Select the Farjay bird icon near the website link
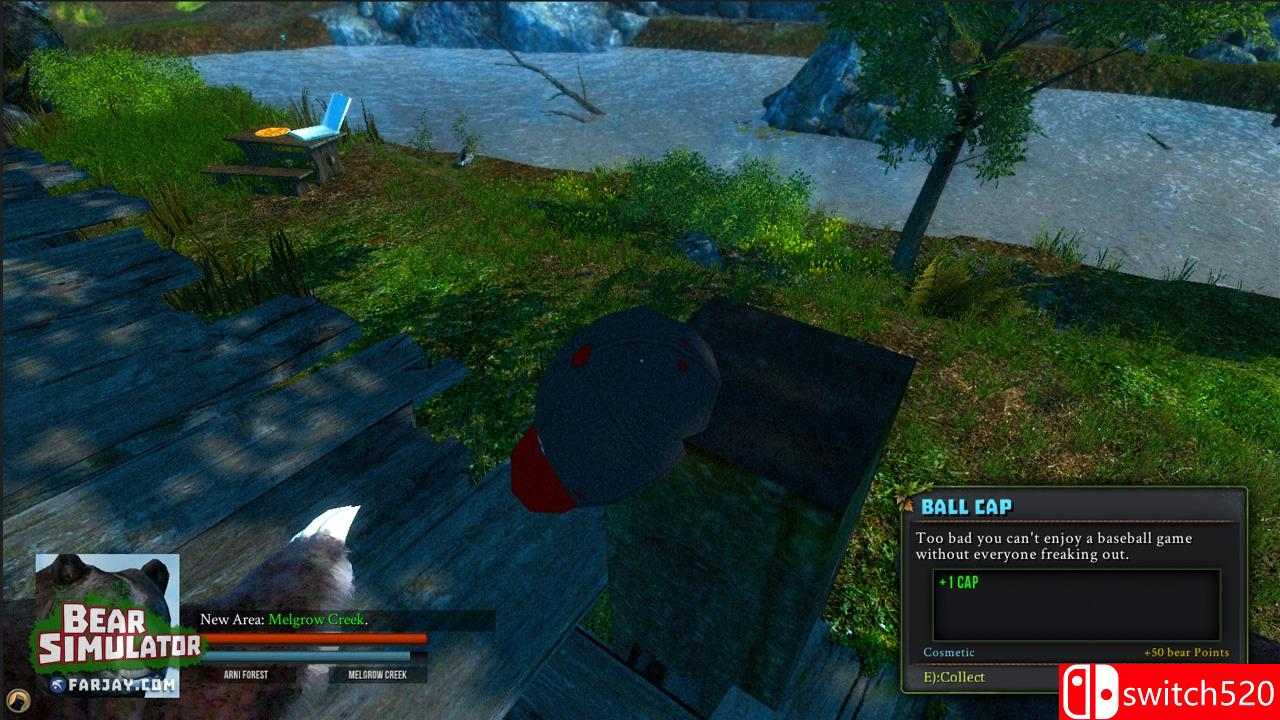Image resolution: width=1280 pixels, height=720 pixels. [x=58, y=684]
